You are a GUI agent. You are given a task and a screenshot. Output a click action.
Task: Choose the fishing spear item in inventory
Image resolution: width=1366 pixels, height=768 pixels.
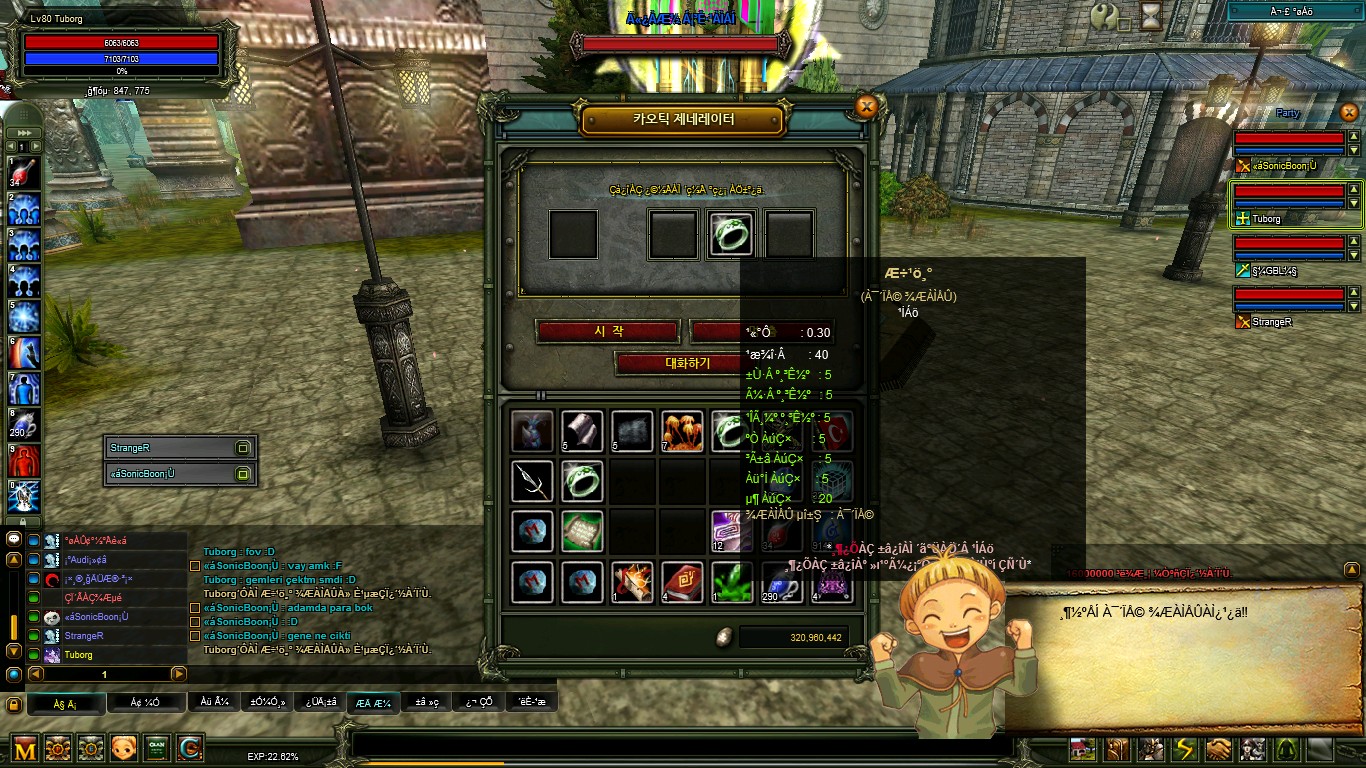(532, 481)
